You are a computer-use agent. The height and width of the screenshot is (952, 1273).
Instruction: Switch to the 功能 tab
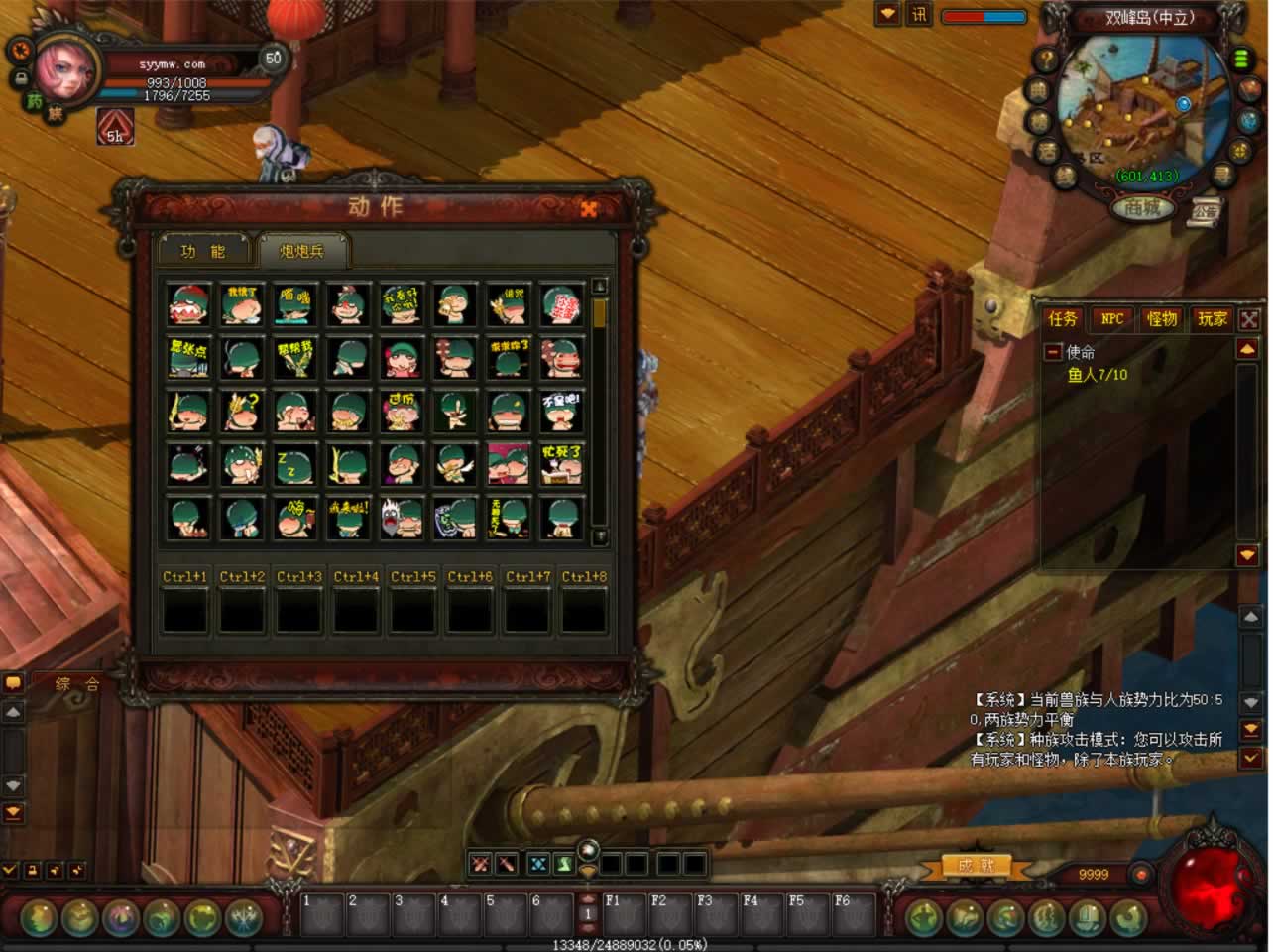click(203, 251)
